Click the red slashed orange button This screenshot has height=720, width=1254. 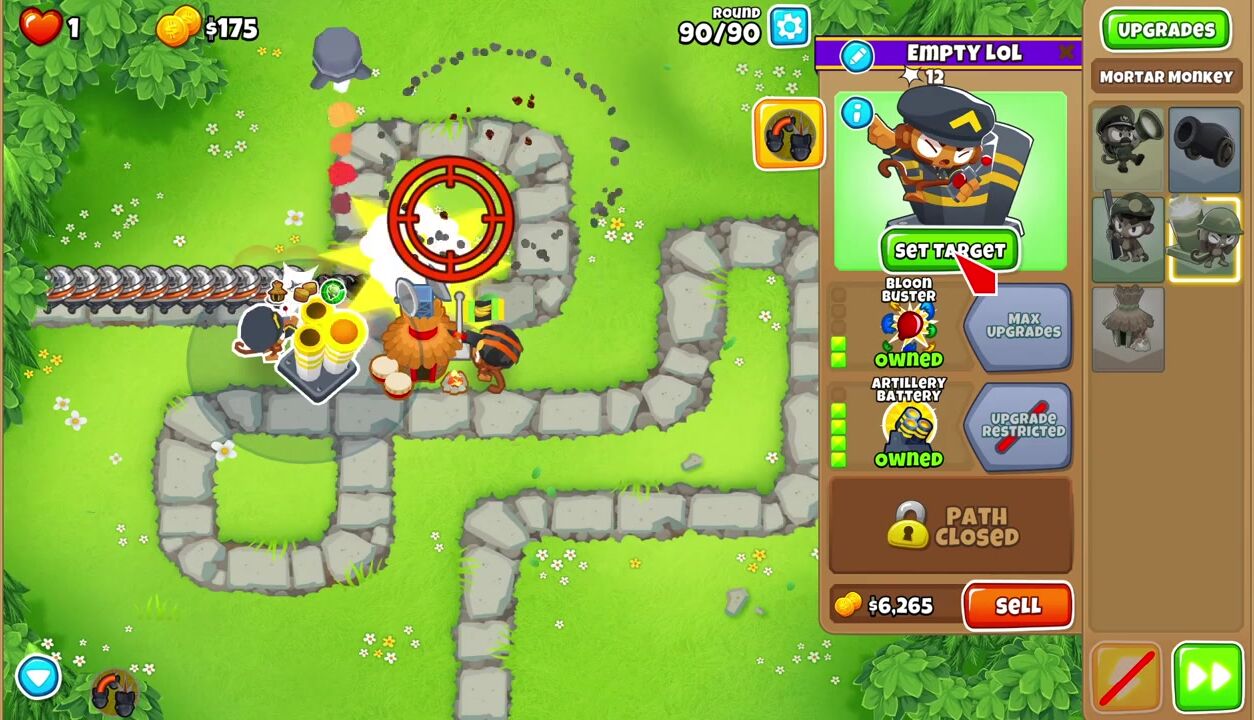coord(1127,678)
